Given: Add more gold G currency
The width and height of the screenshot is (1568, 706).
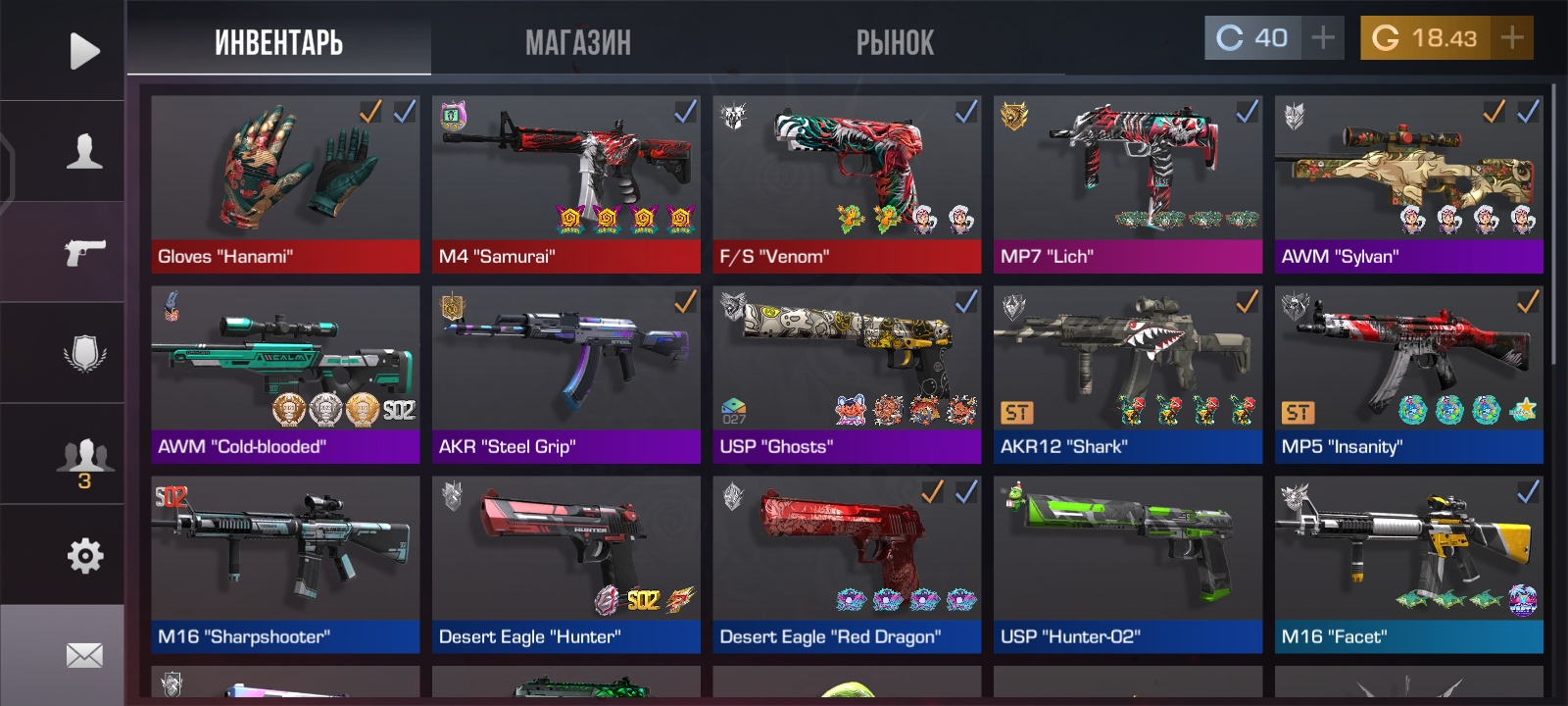Looking at the screenshot, I should tap(1511, 38).
